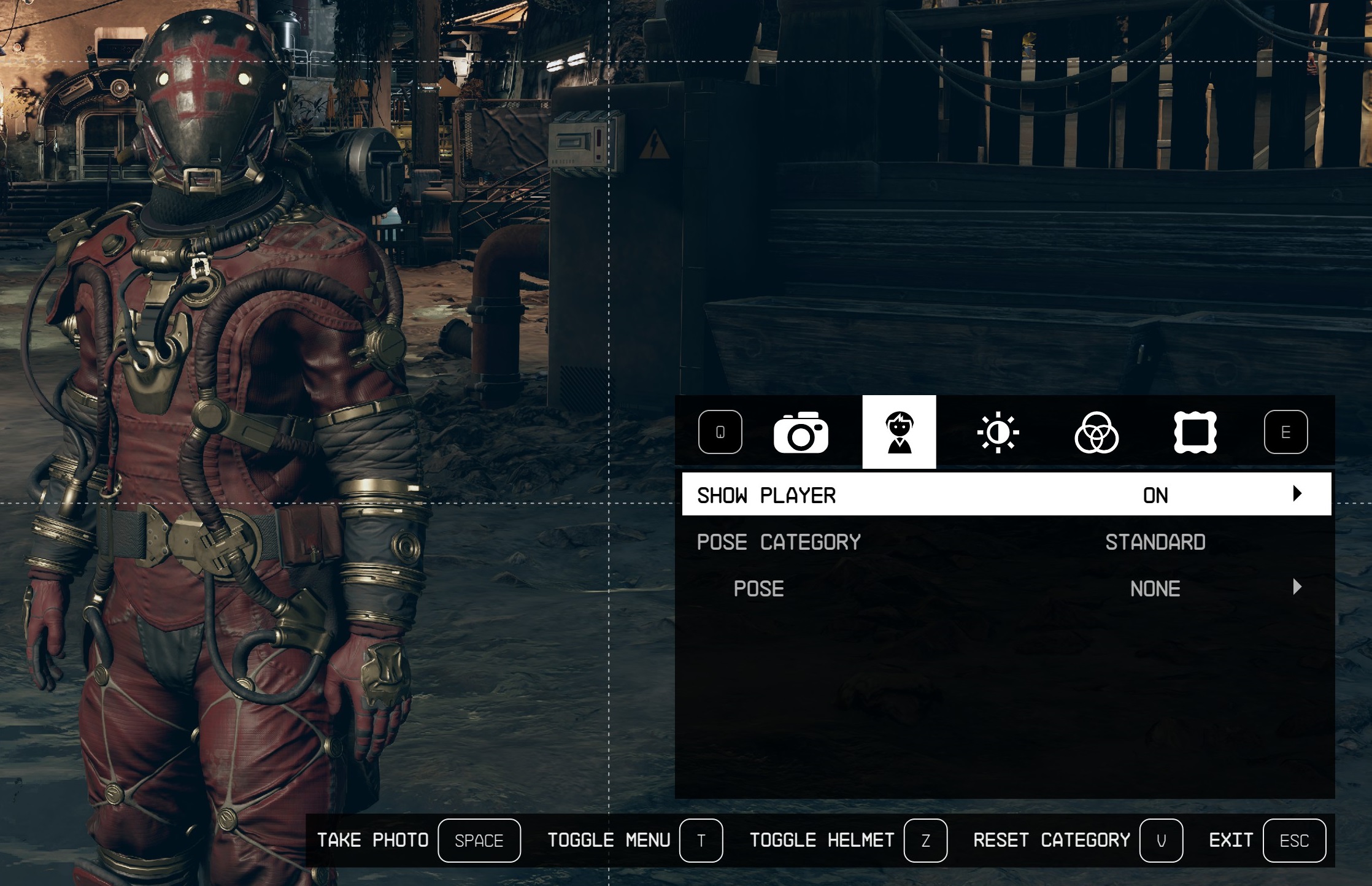Screen dimensions: 1372x886
Task: Switch to the color filters tab
Action: [x=1096, y=433]
